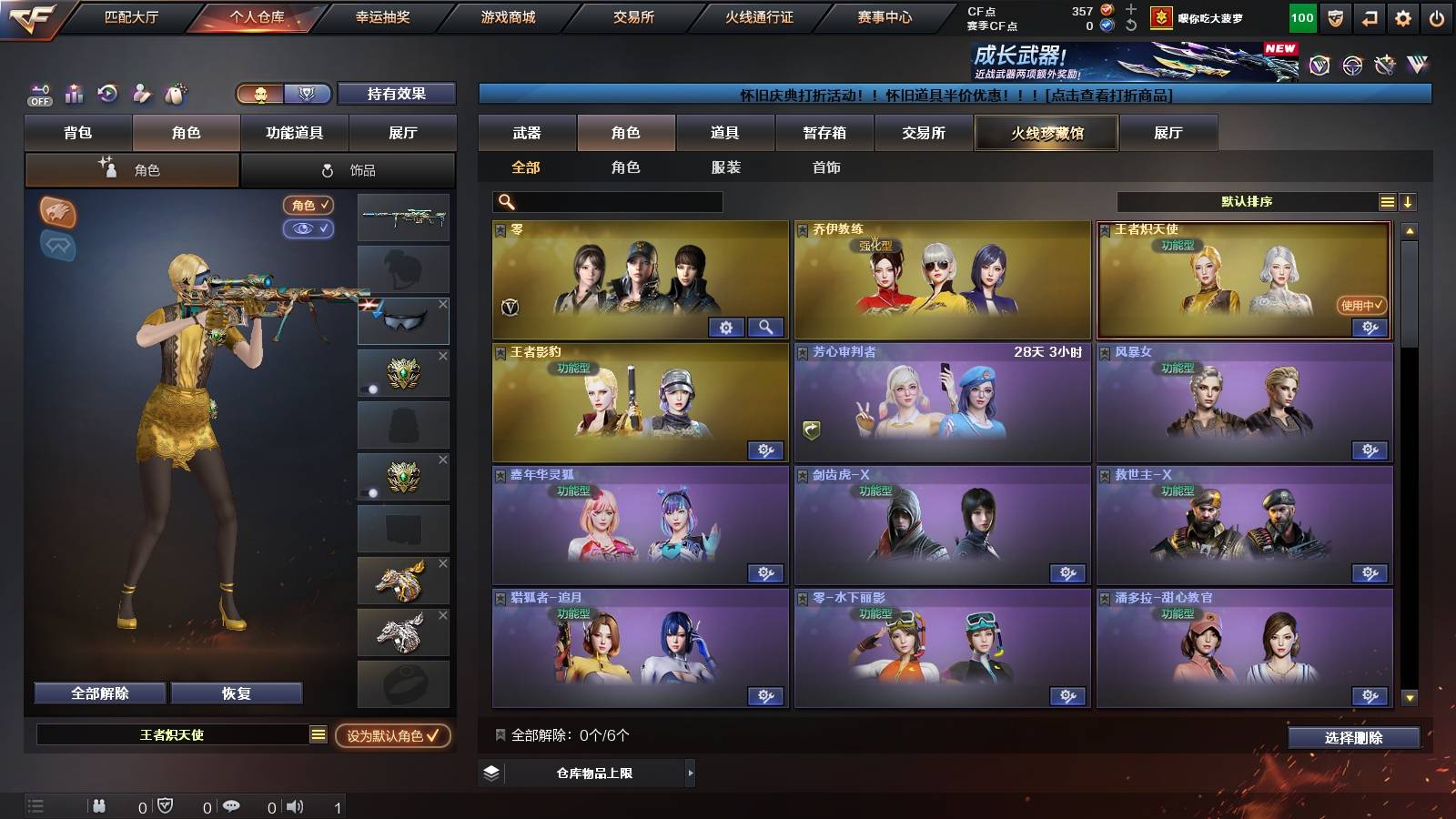Click the wrench customization icon below the banner
The image size is (1456, 819).
coord(1385,66)
